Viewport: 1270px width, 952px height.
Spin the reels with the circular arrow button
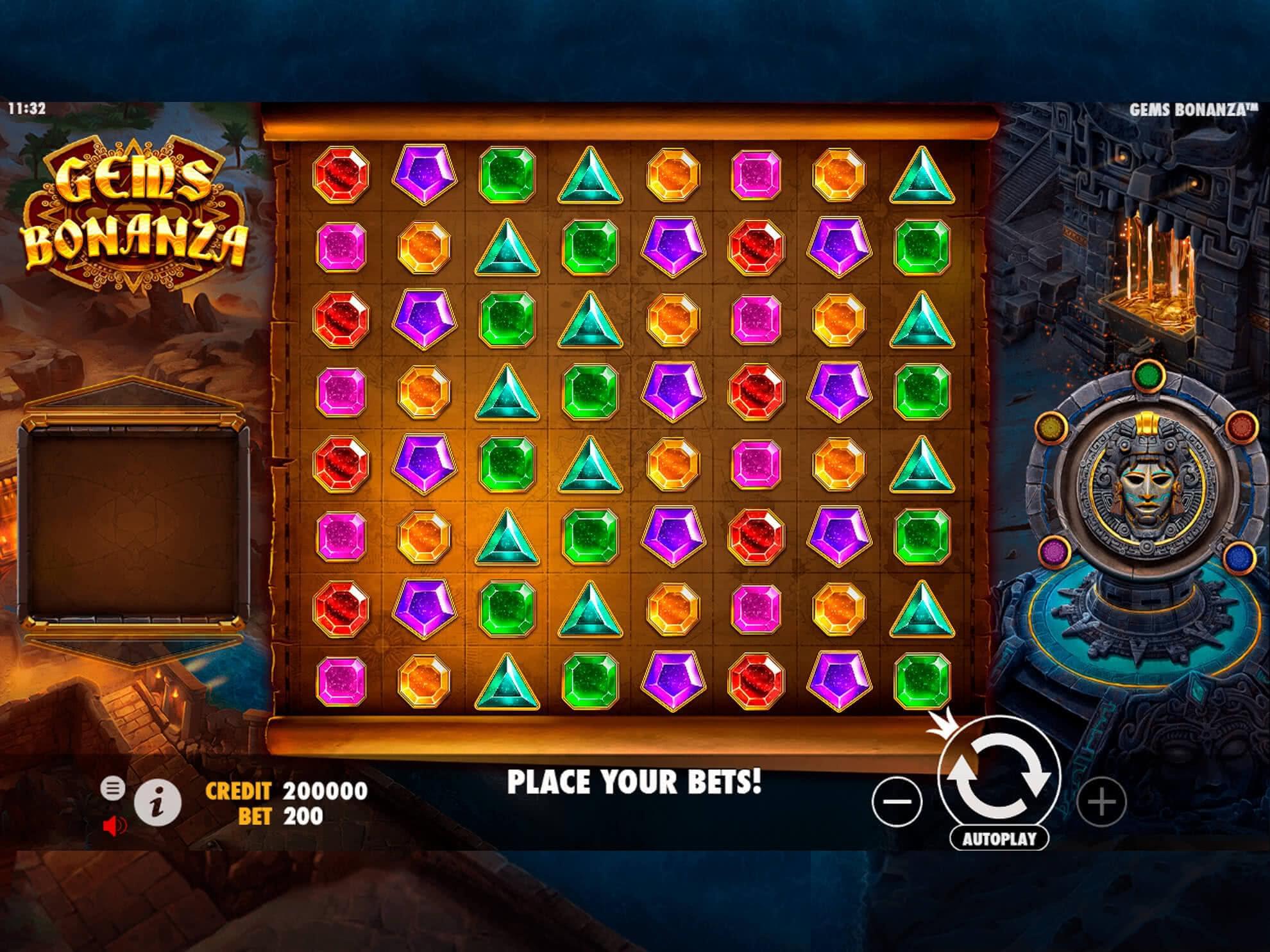pos(999,776)
